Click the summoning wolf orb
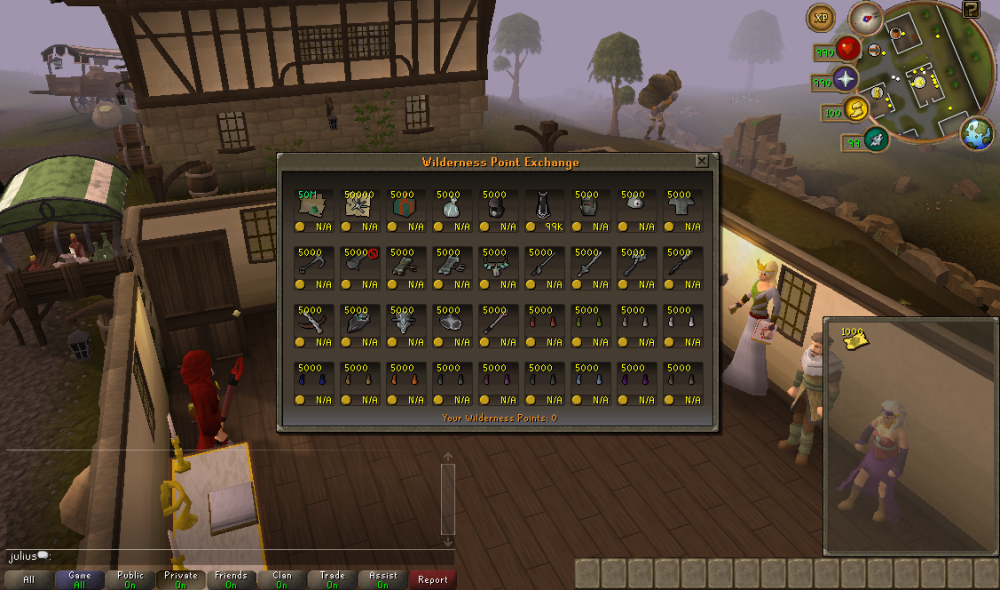Viewport: 1000px width, 590px height. [877, 139]
